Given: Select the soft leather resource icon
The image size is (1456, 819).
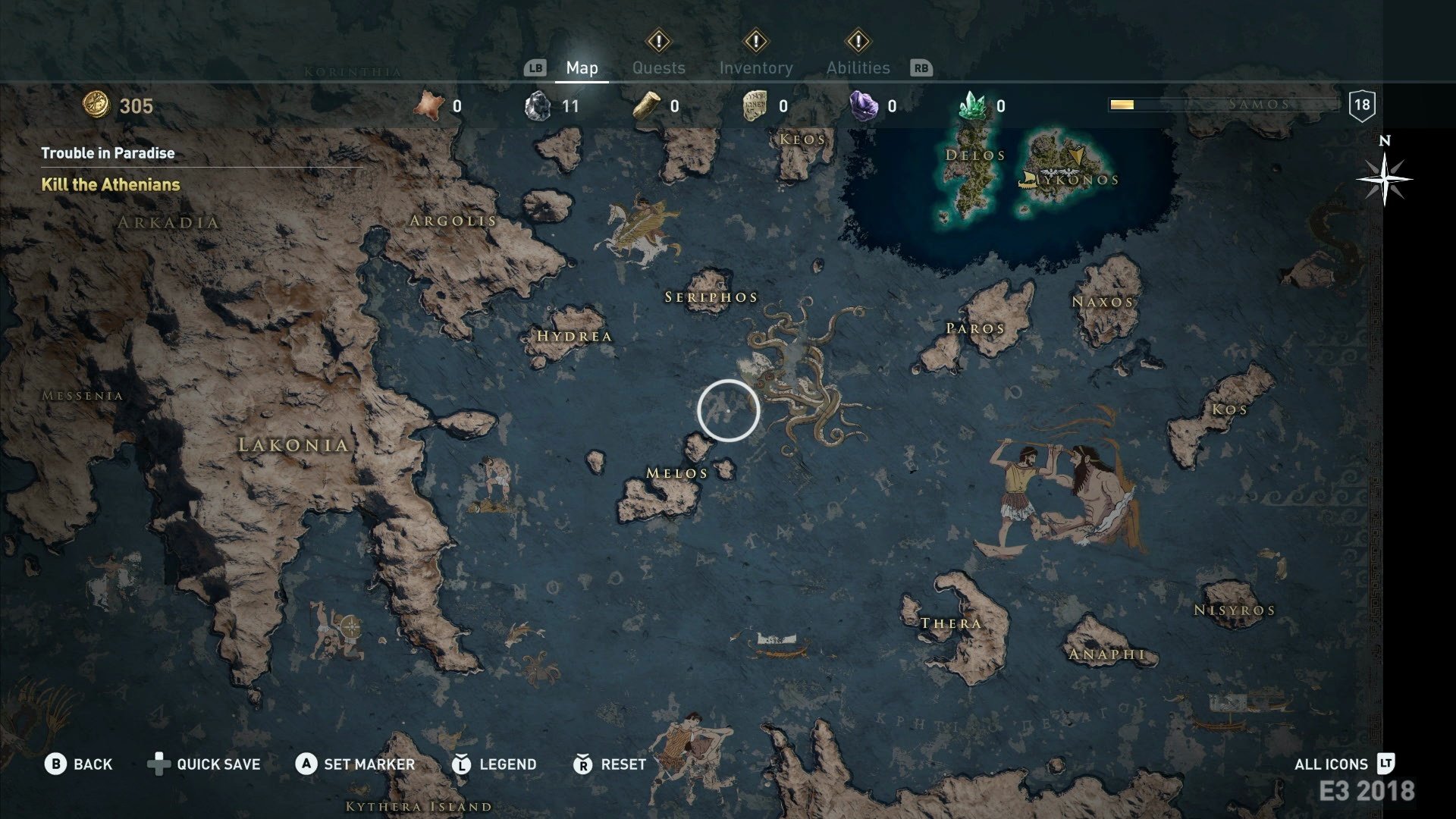Looking at the screenshot, I should [x=429, y=107].
